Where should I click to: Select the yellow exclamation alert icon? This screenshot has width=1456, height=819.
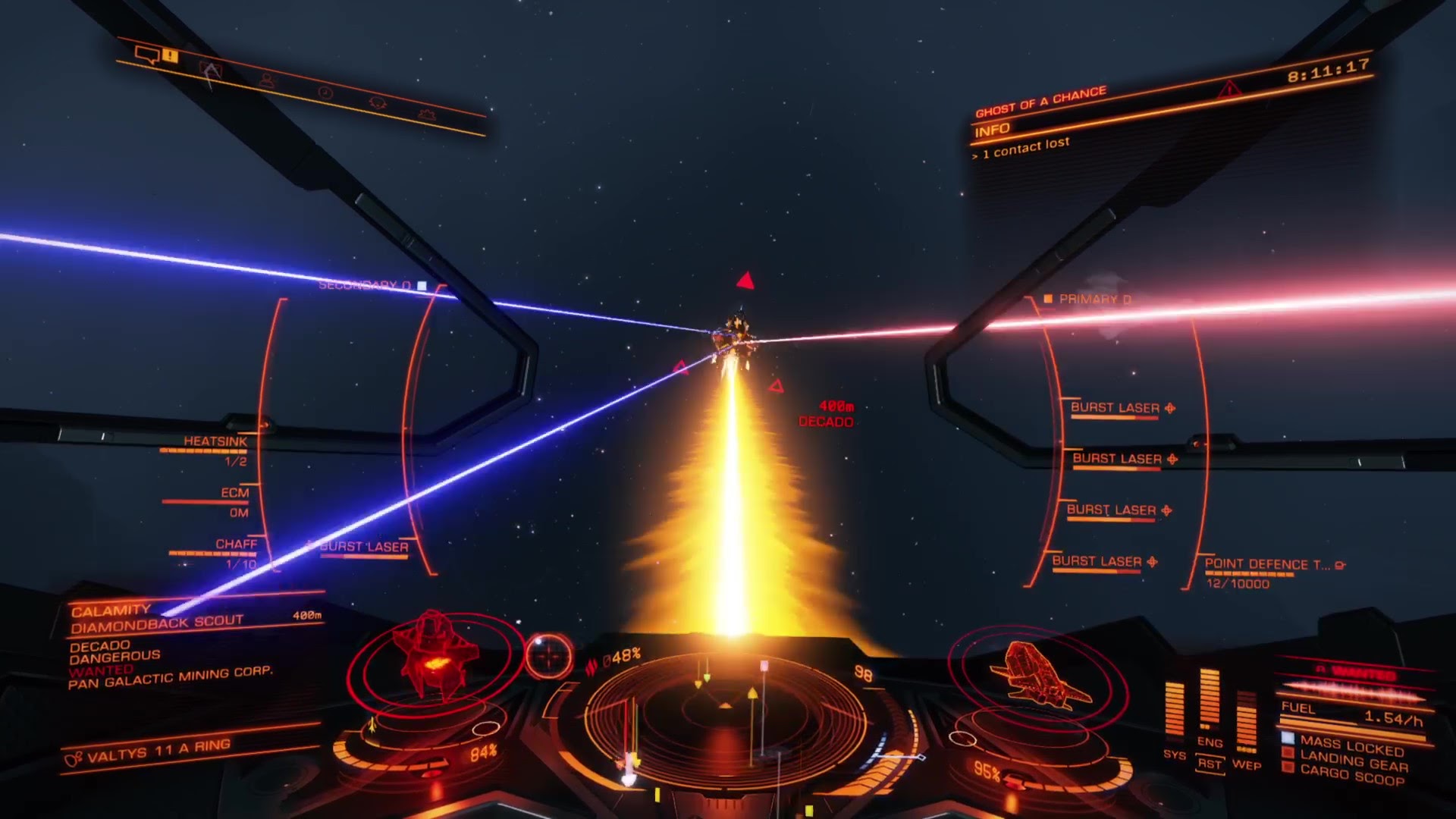point(170,55)
